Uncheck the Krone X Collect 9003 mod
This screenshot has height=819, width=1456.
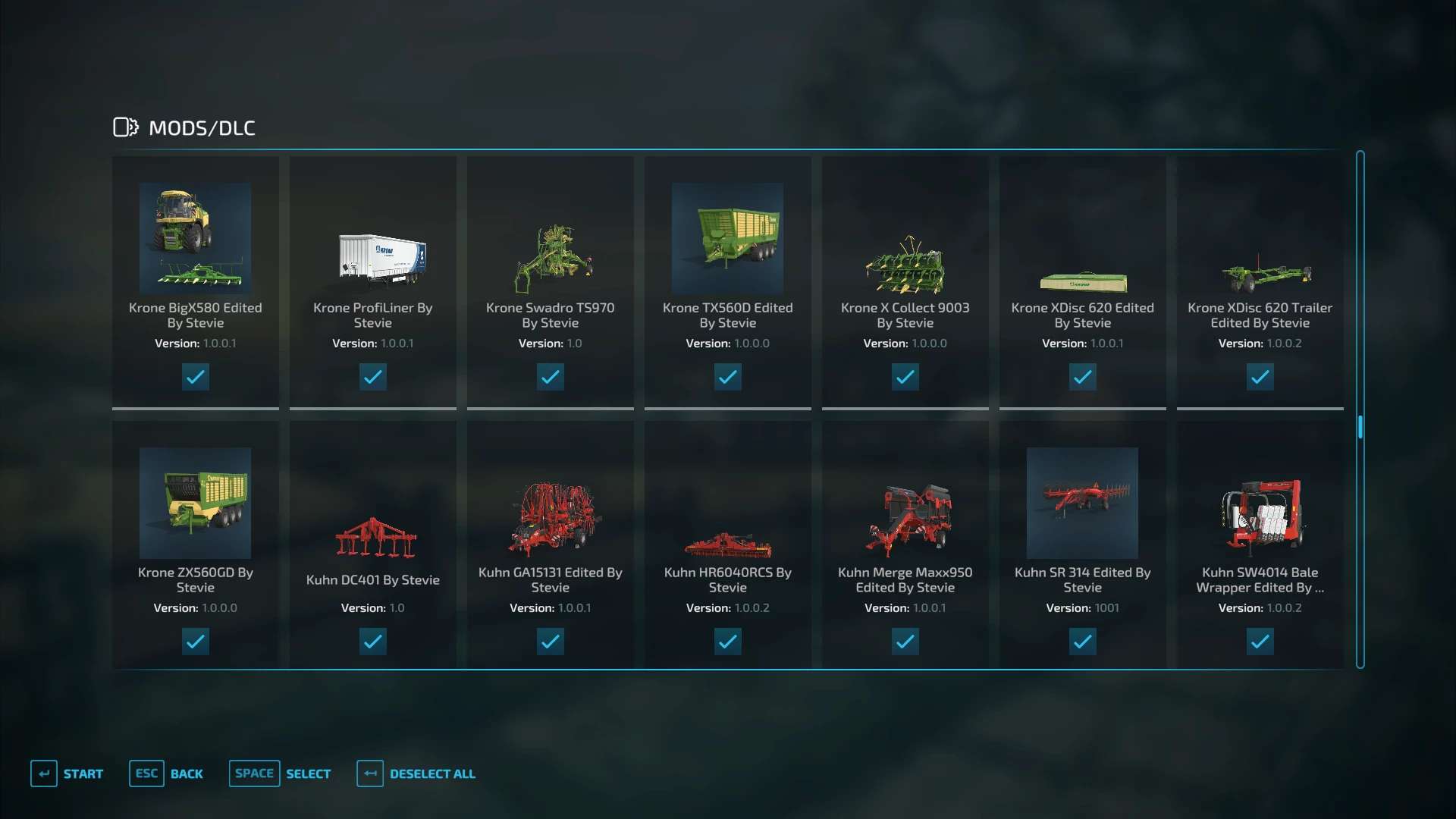pos(905,377)
